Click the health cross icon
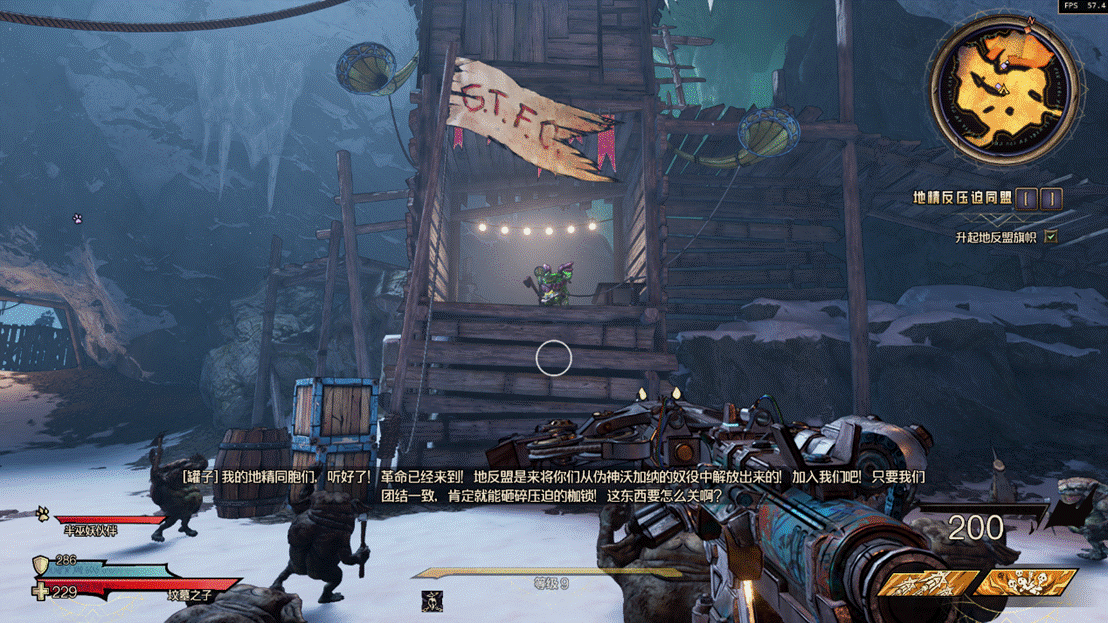This screenshot has width=1108, height=623. tap(40, 592)
